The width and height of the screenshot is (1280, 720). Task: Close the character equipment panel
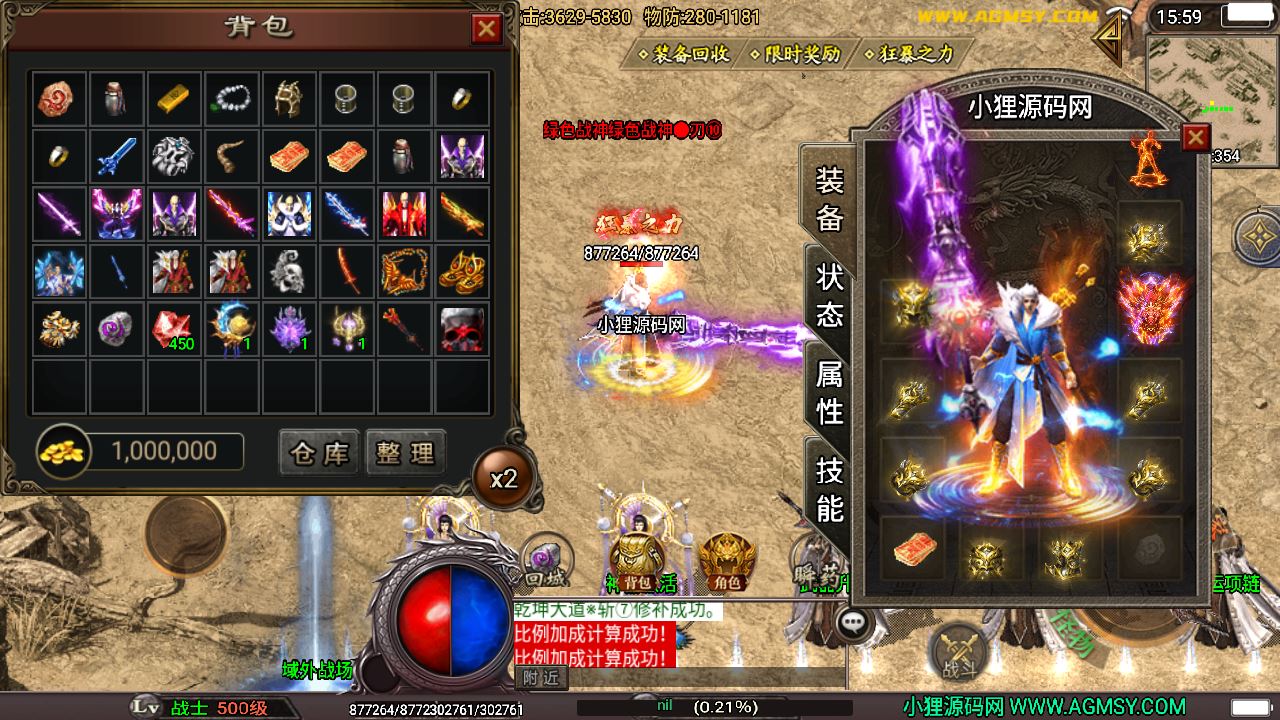pos(1196,137)
